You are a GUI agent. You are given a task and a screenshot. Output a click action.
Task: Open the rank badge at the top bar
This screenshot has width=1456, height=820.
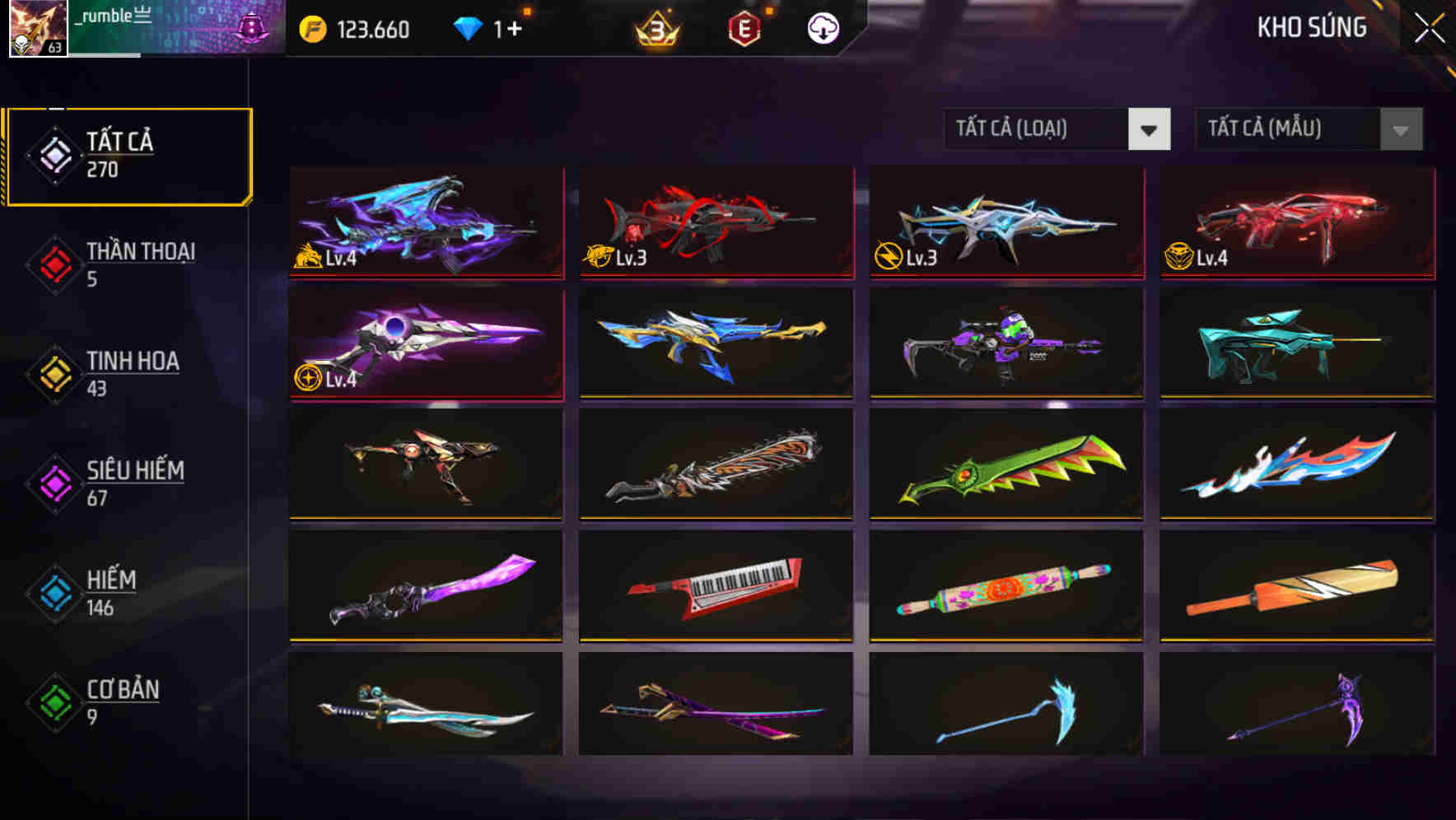pyautogui.click(x=655, y=29)
